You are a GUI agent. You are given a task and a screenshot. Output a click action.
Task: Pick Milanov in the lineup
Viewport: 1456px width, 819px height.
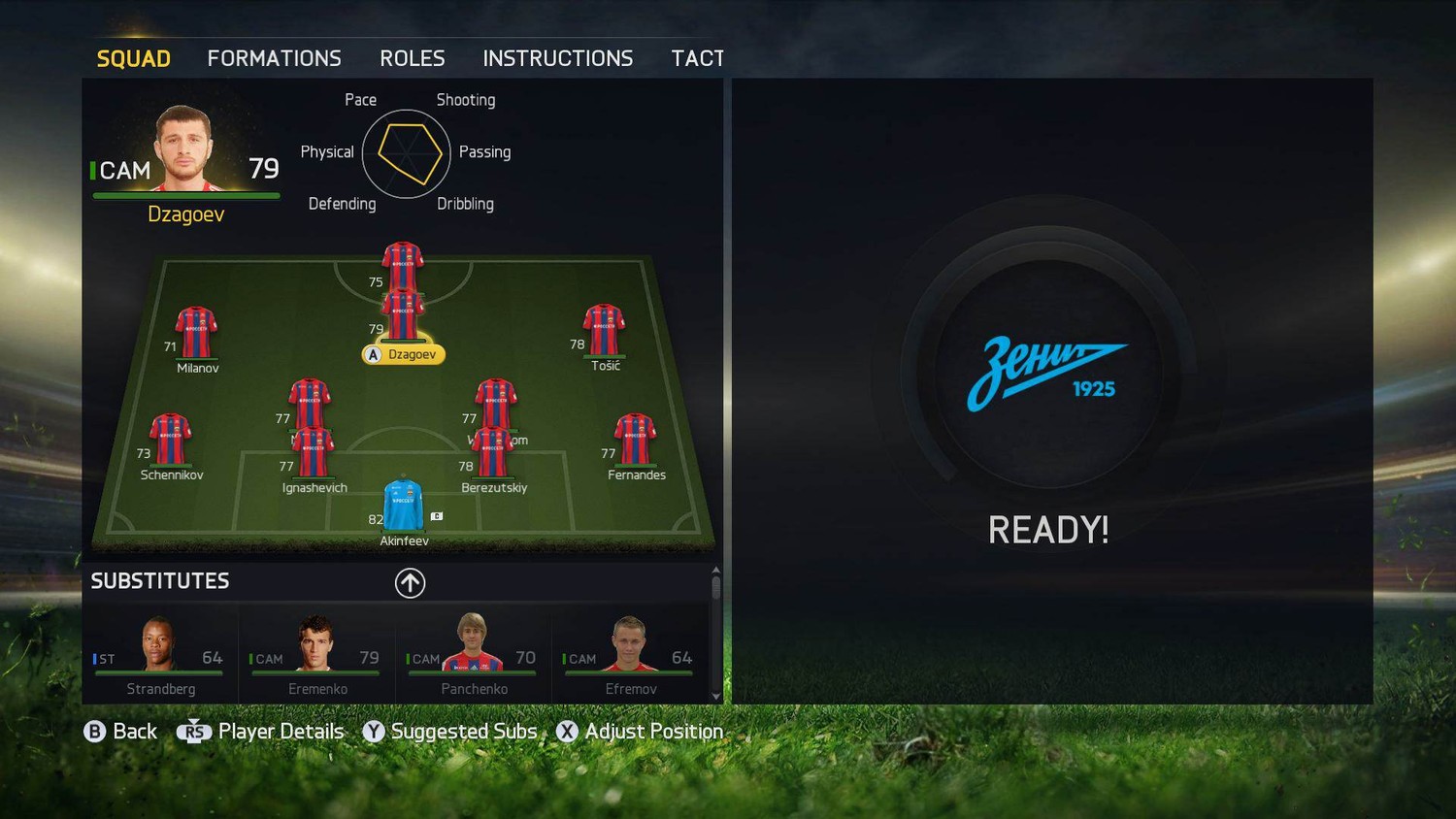pos(196,335)
